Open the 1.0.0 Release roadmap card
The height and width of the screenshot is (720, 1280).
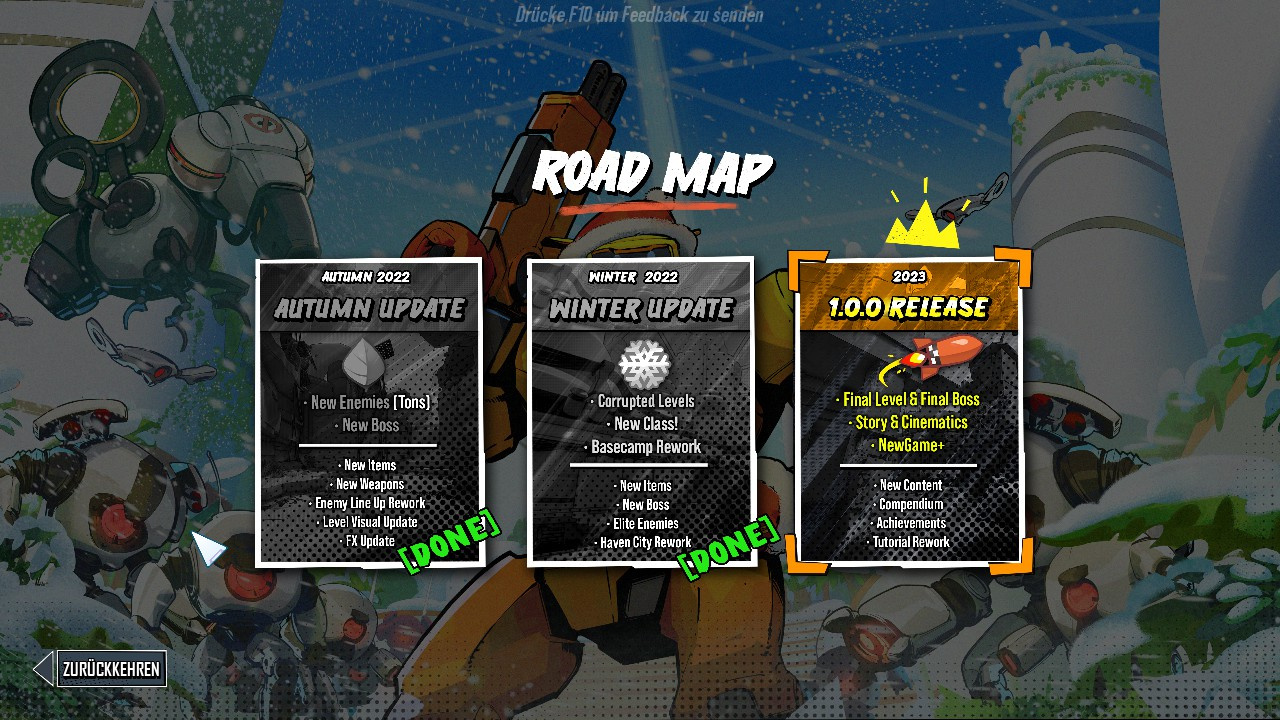909,410
